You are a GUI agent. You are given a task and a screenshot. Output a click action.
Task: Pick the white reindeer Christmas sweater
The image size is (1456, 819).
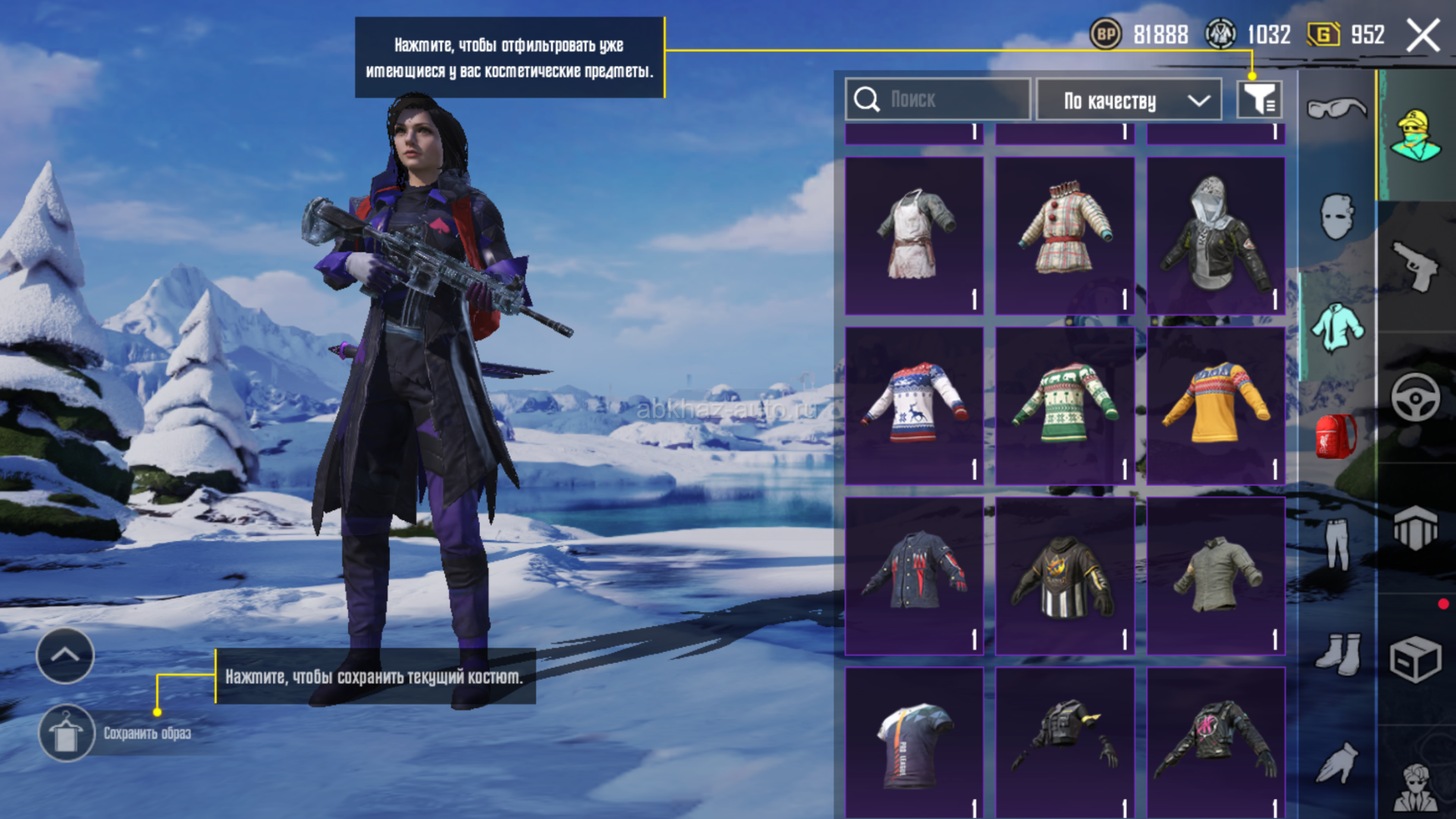click(x=914, y=406)
